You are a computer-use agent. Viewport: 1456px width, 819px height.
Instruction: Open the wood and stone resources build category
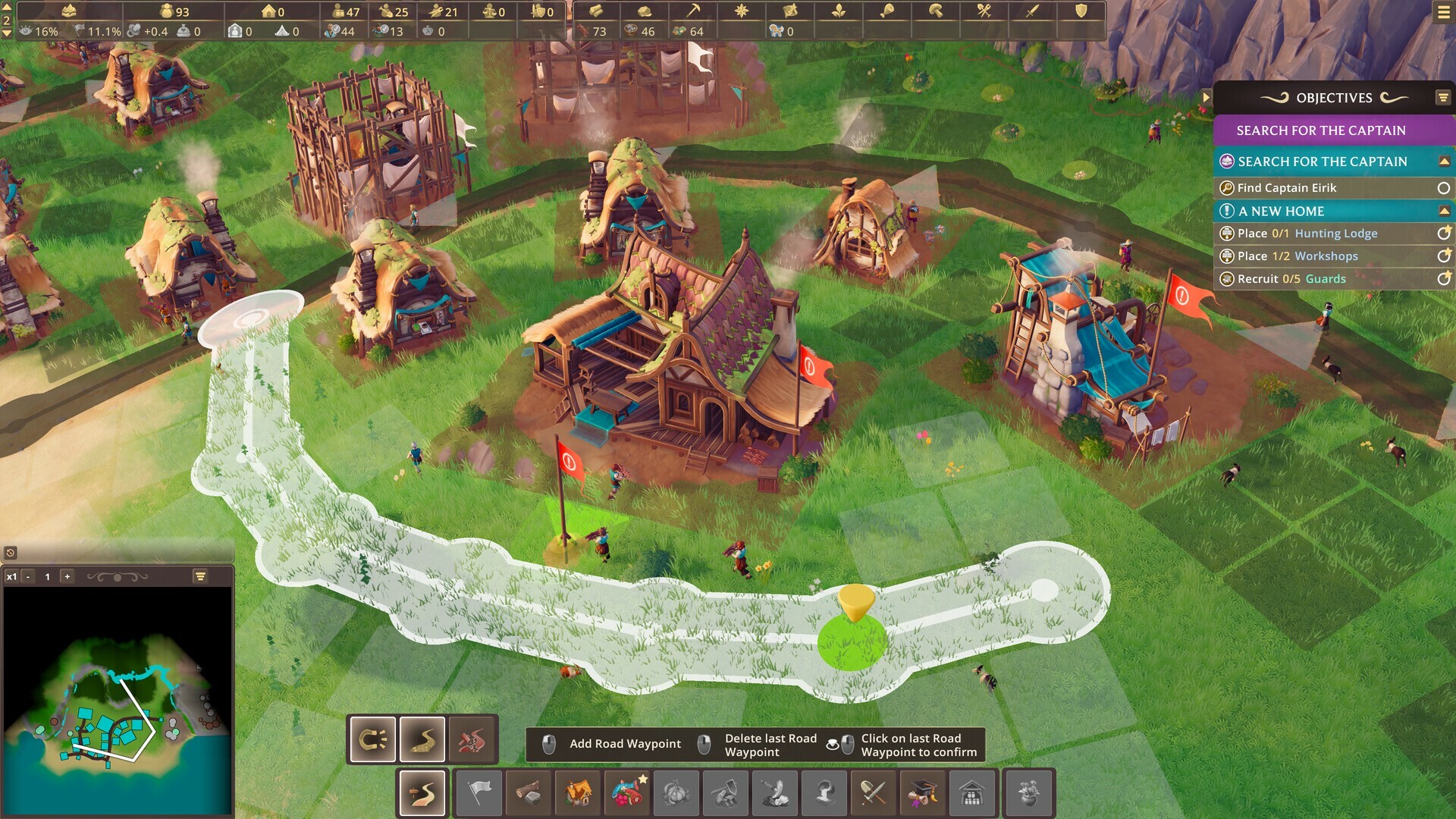pos(527,792)
